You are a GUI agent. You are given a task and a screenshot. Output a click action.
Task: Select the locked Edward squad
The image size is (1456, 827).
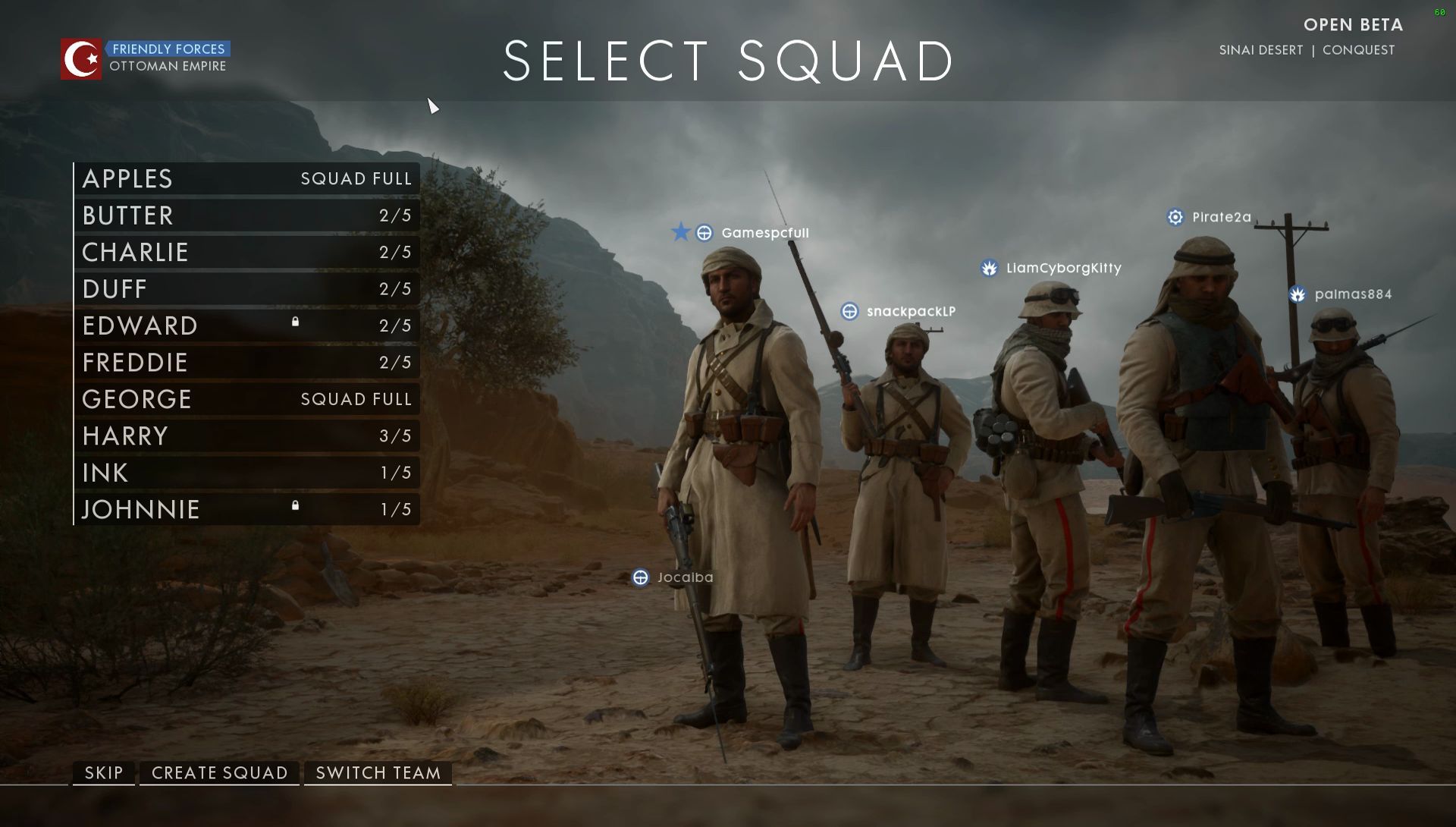247,325
